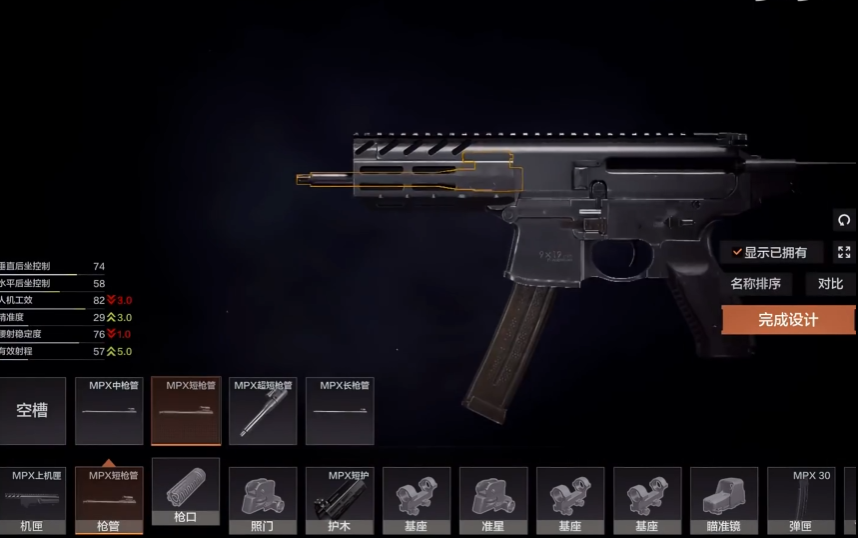Viewport: 858px width, 538px height.
Task: Open the 瞄准镜 scope slot
Action: (x=723, y=500)
